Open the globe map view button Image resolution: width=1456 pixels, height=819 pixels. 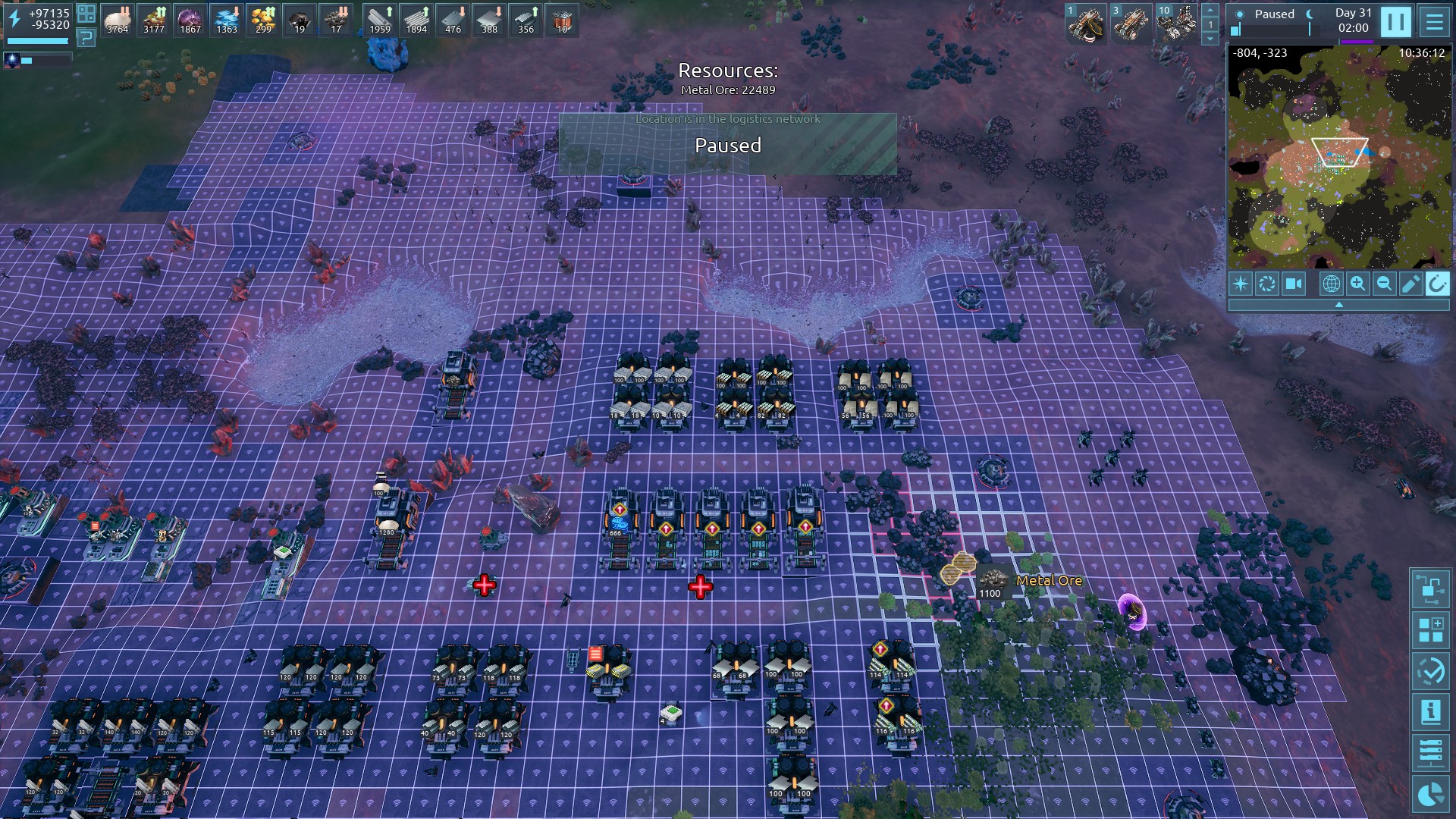tap(1331, 284)
